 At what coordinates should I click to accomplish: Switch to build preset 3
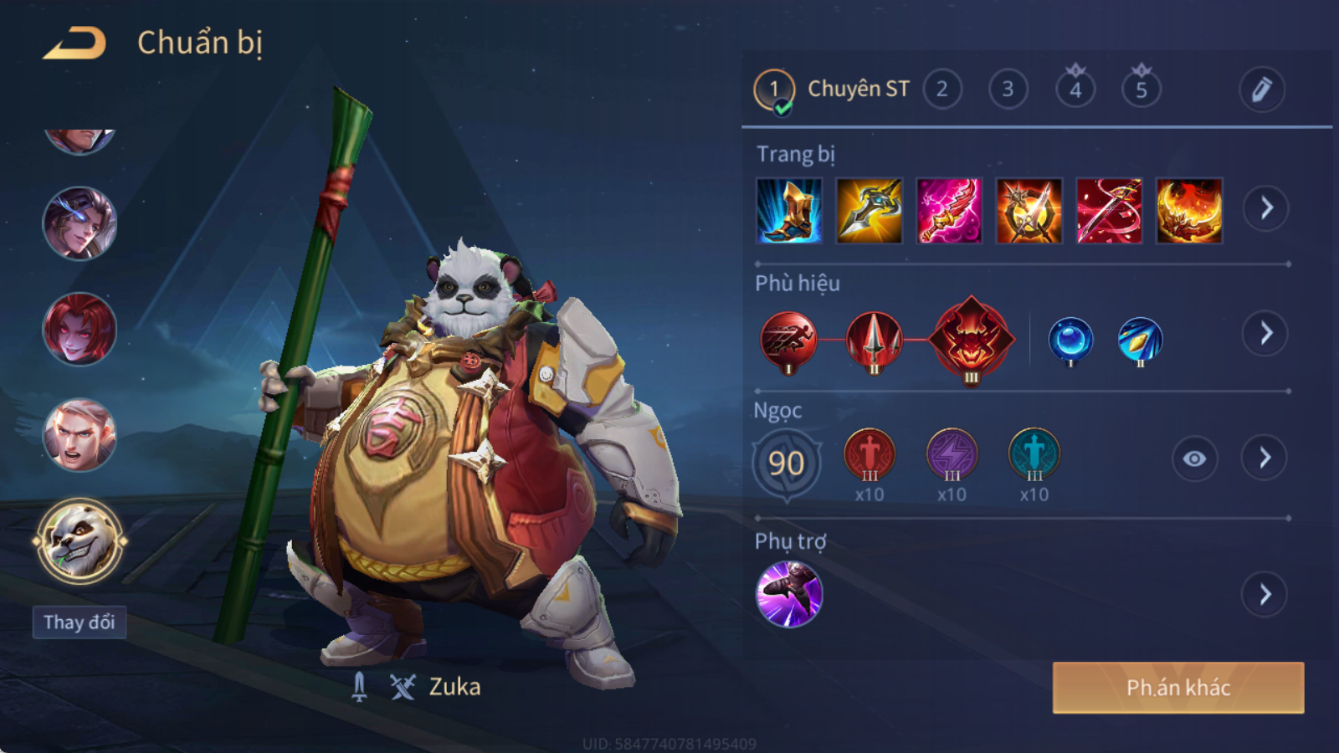(1008, 90)
